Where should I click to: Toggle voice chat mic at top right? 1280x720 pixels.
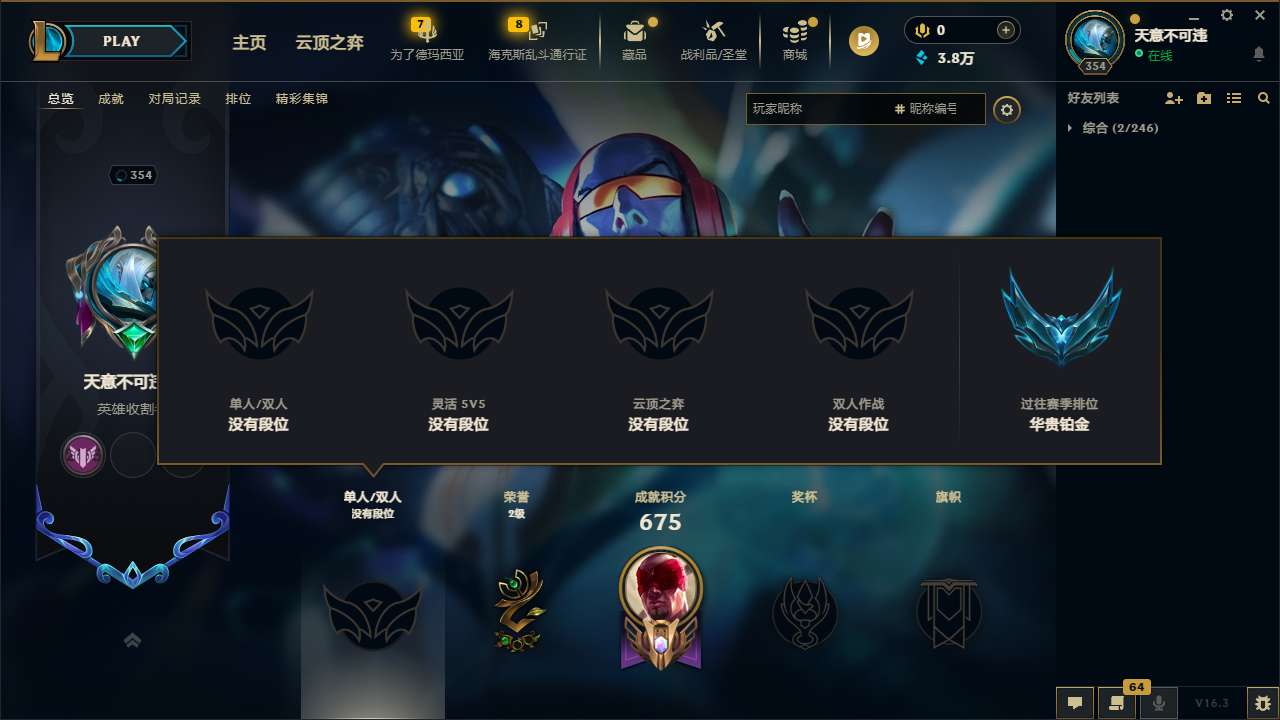click(x=918, y=30)
